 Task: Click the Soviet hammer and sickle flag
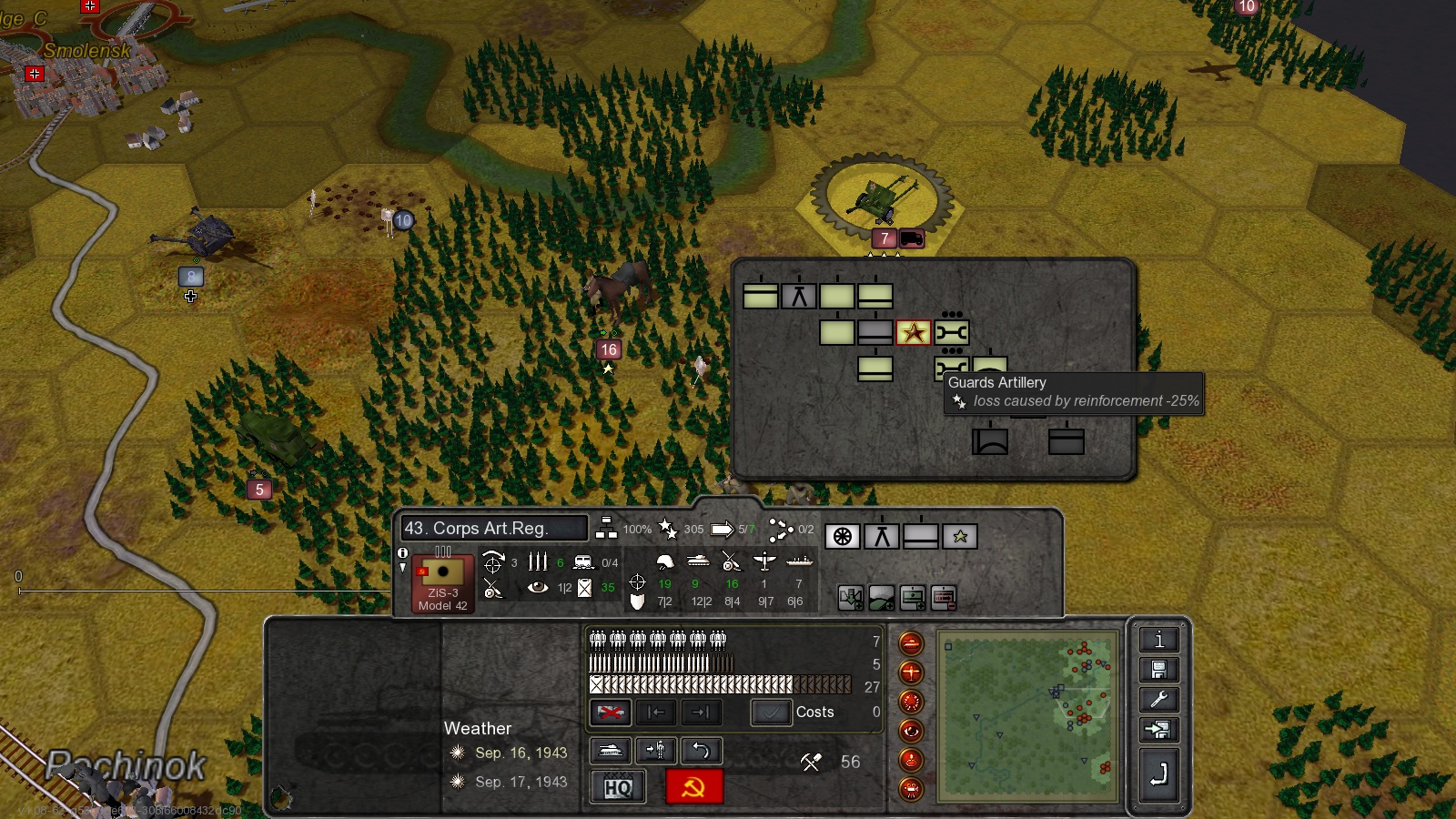point(693,787)
